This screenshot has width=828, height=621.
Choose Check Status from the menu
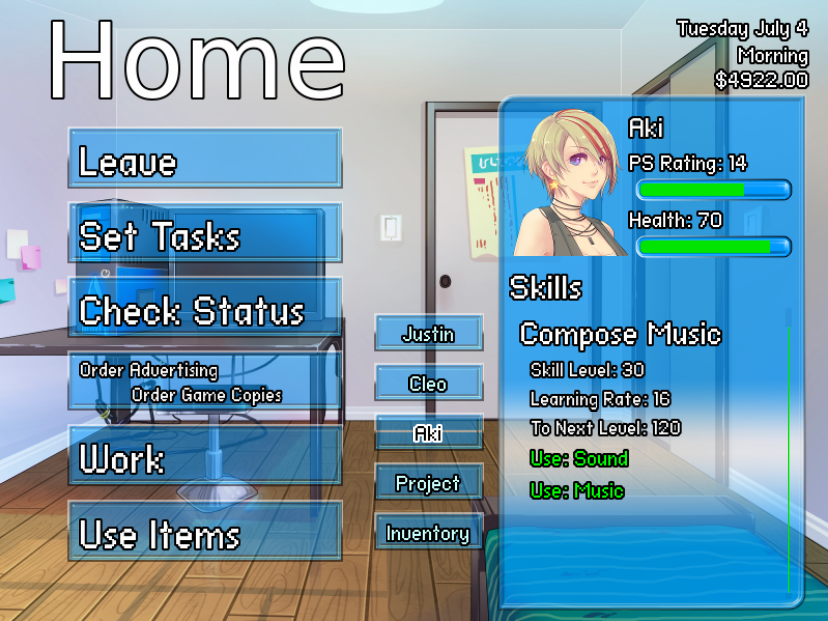point(205,309)
